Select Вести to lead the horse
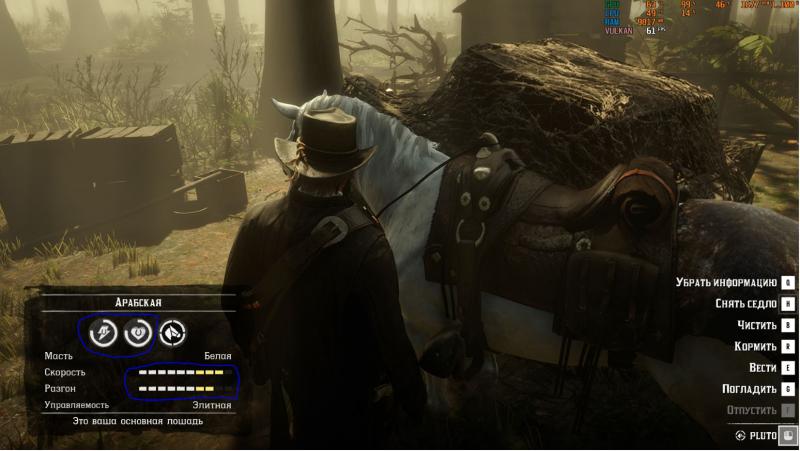This screenshot has height=451, width=800. coord(761,367)
